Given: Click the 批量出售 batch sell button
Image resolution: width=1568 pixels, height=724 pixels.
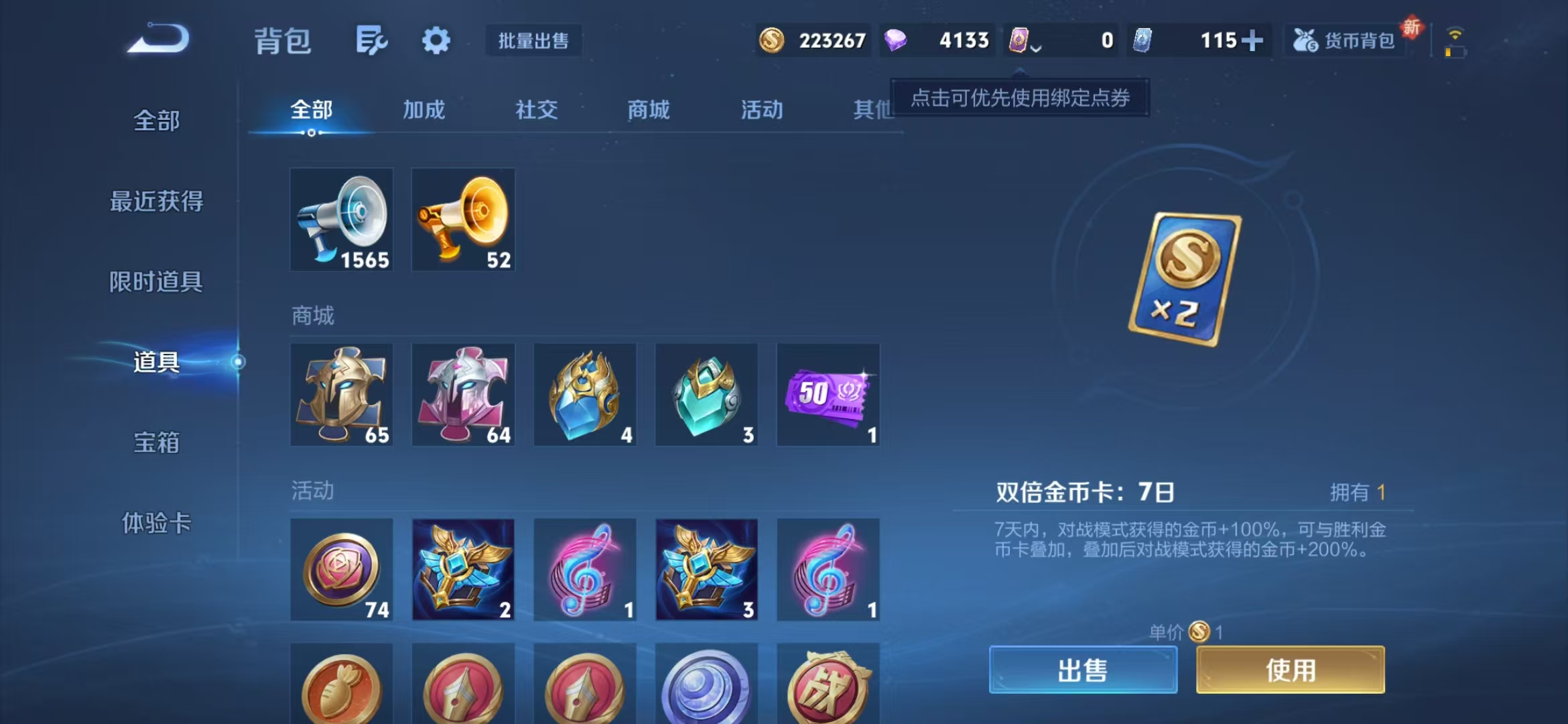Looking at the screenshot, I should point(533,41).
